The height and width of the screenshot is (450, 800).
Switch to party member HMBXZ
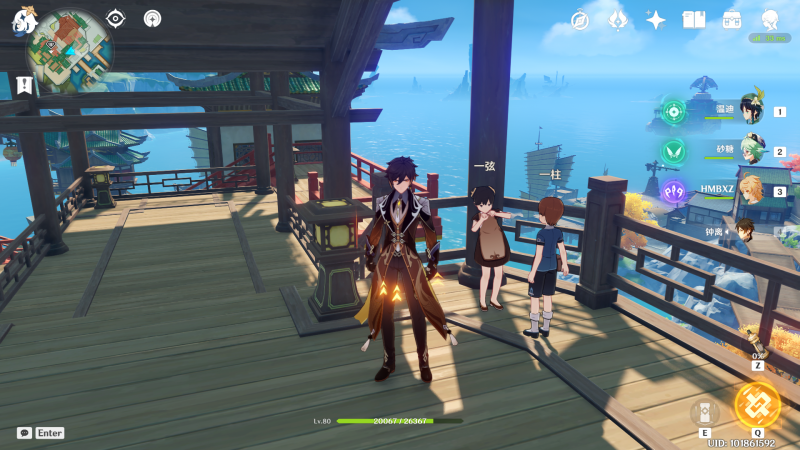[x=750, y=189]
